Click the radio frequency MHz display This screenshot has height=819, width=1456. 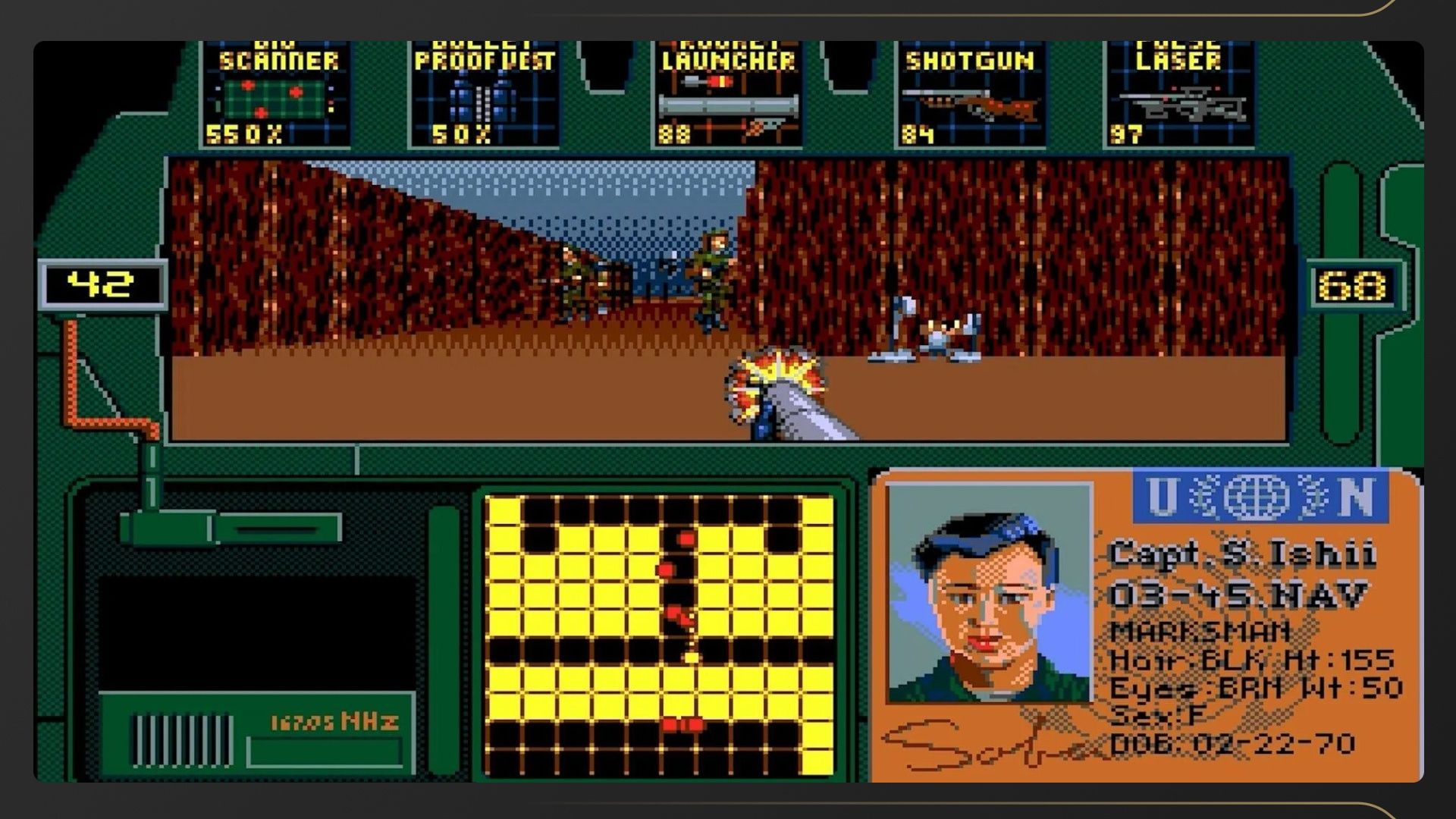pyautogui.click(x=334, y=721)
